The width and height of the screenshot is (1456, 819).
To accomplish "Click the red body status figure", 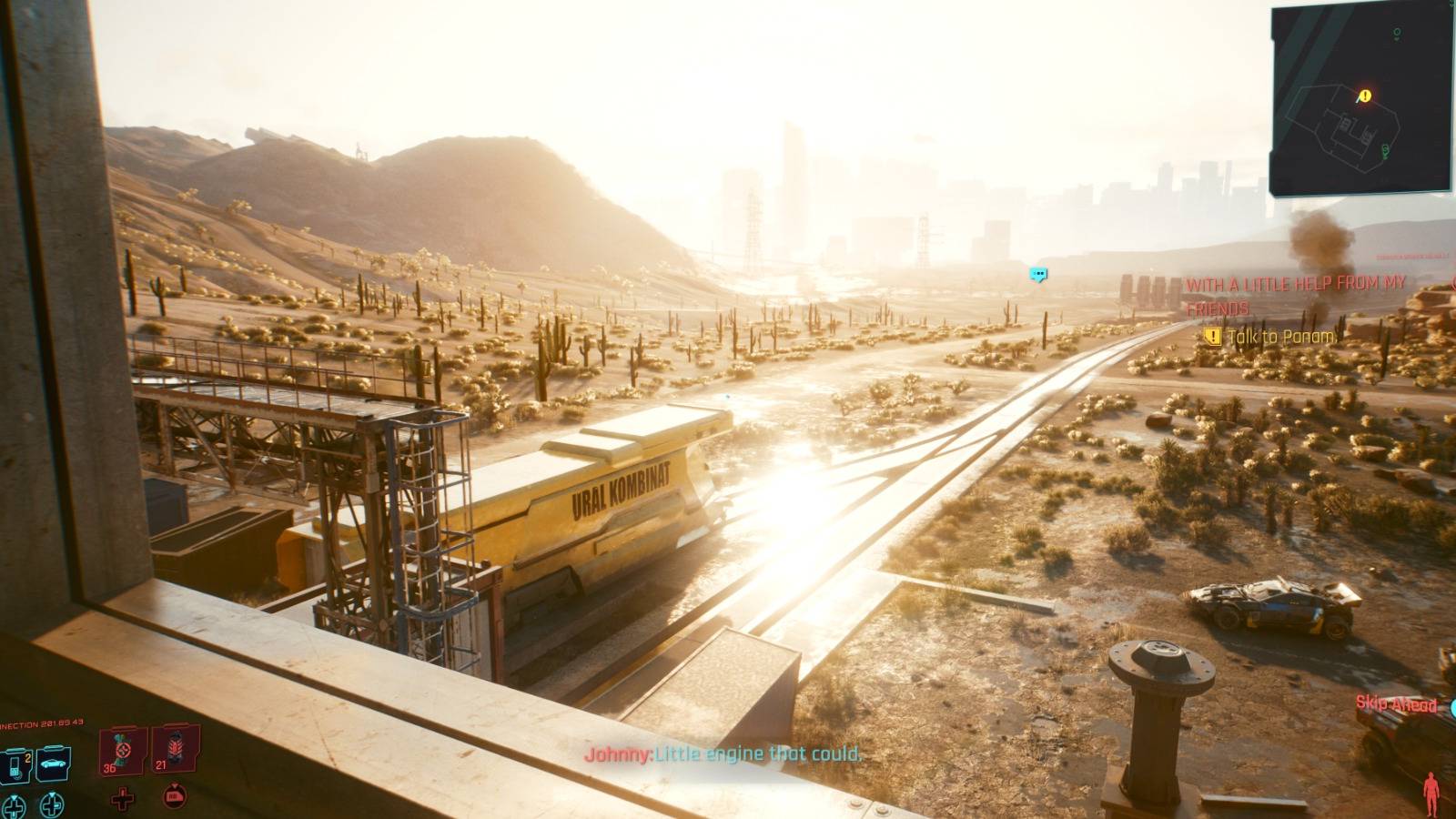I will tap(1431, 794).
